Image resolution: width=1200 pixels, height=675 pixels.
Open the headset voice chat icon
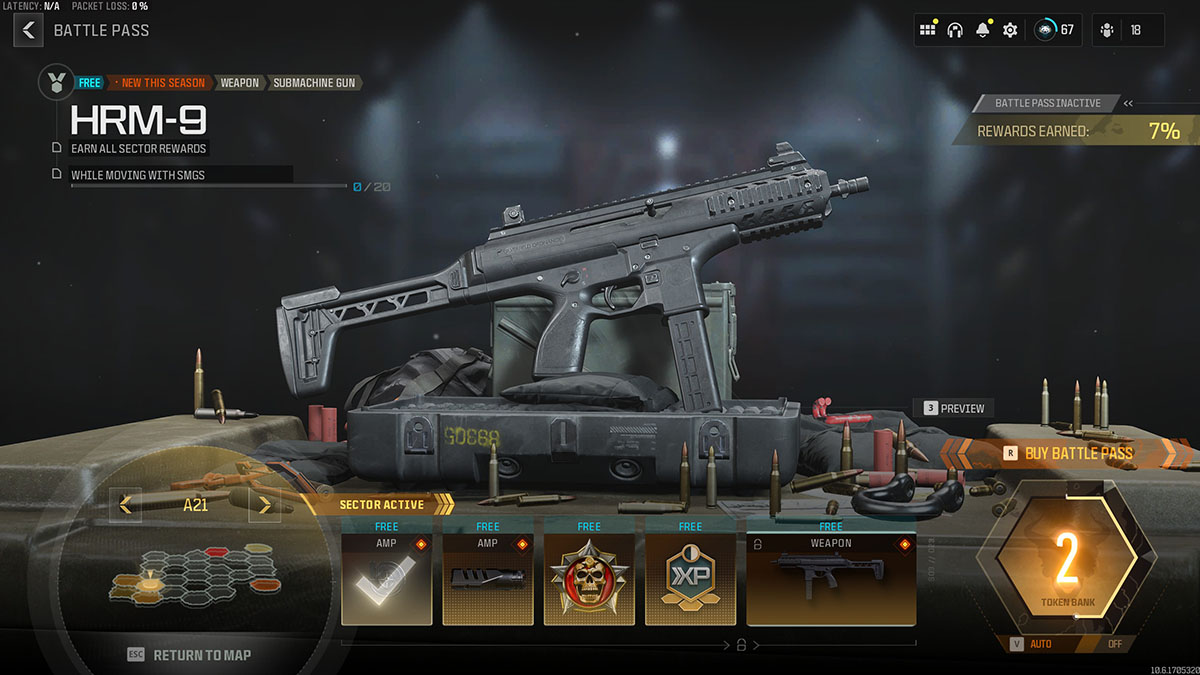tap(955, 30)
